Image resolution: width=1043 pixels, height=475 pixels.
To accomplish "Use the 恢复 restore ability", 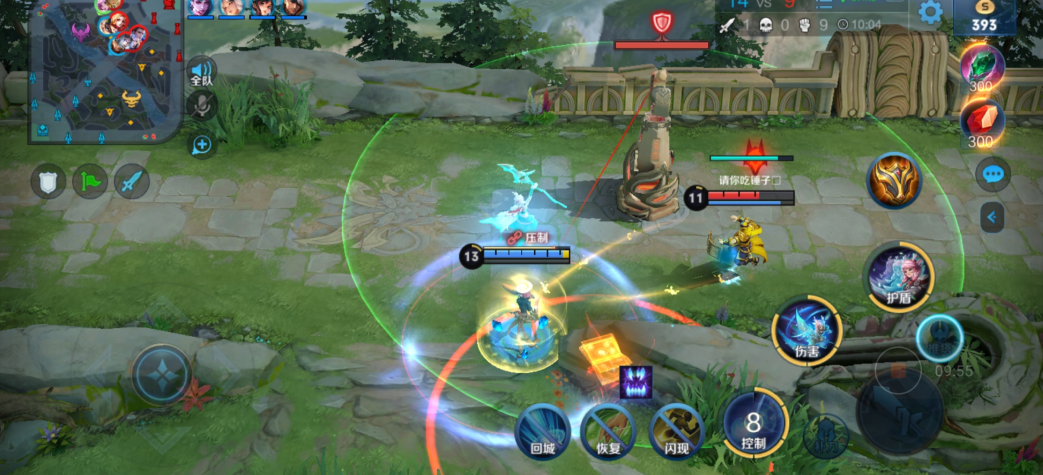I will (x=609, y=430).
